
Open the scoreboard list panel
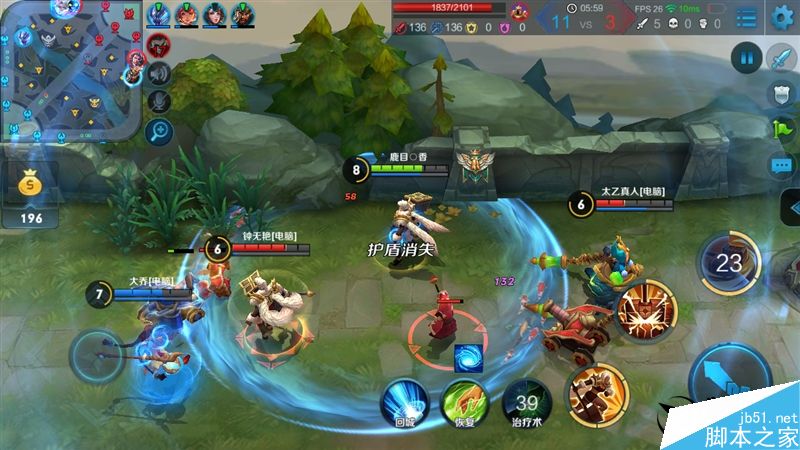pyautogui.click(x=746, y=17)
